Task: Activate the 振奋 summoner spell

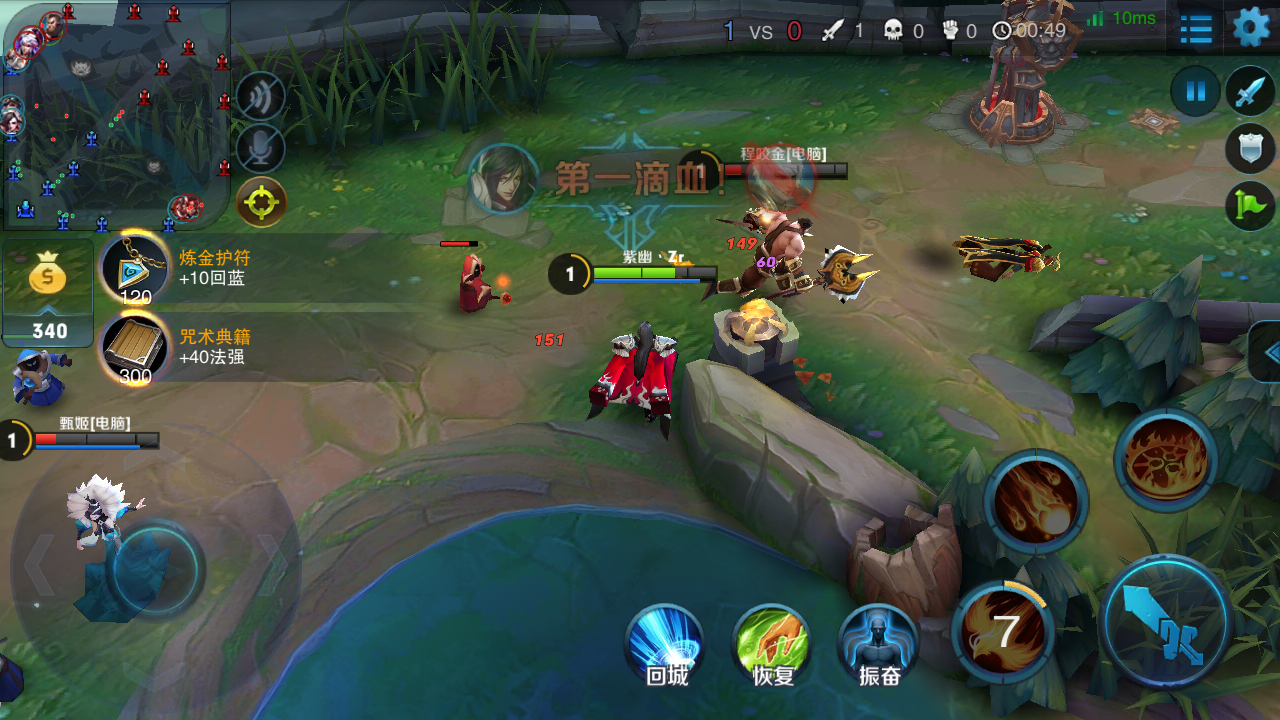Action: pos(878,643)
